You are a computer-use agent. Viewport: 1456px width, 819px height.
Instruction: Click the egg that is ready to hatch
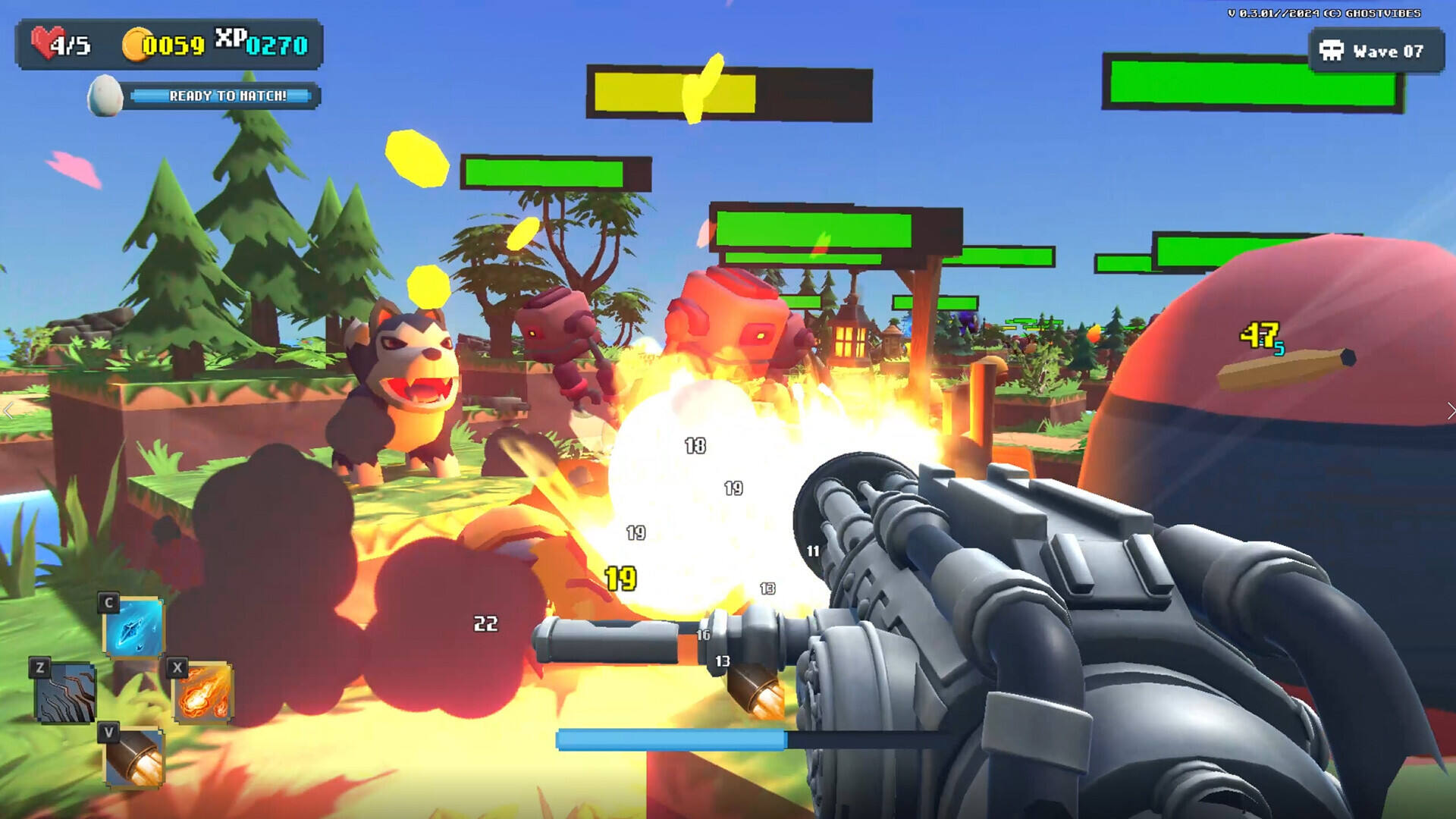point(105,96)
